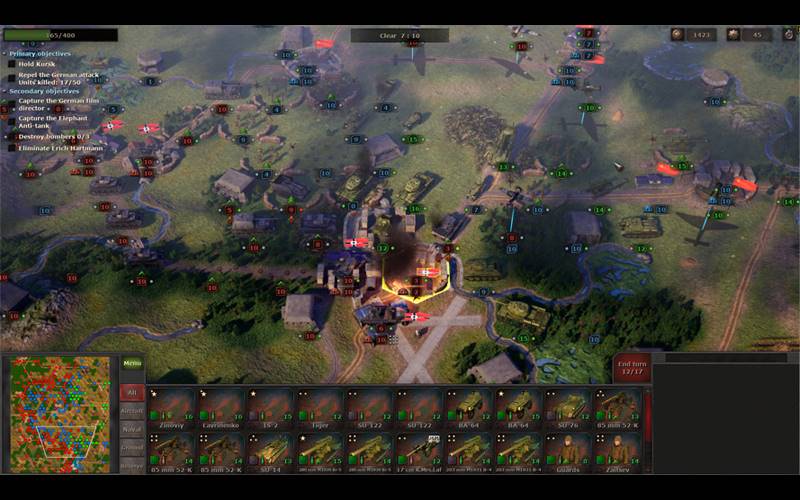Select the All units filter tab
Viewport: 800px width, 500px height.
[132, 394]
